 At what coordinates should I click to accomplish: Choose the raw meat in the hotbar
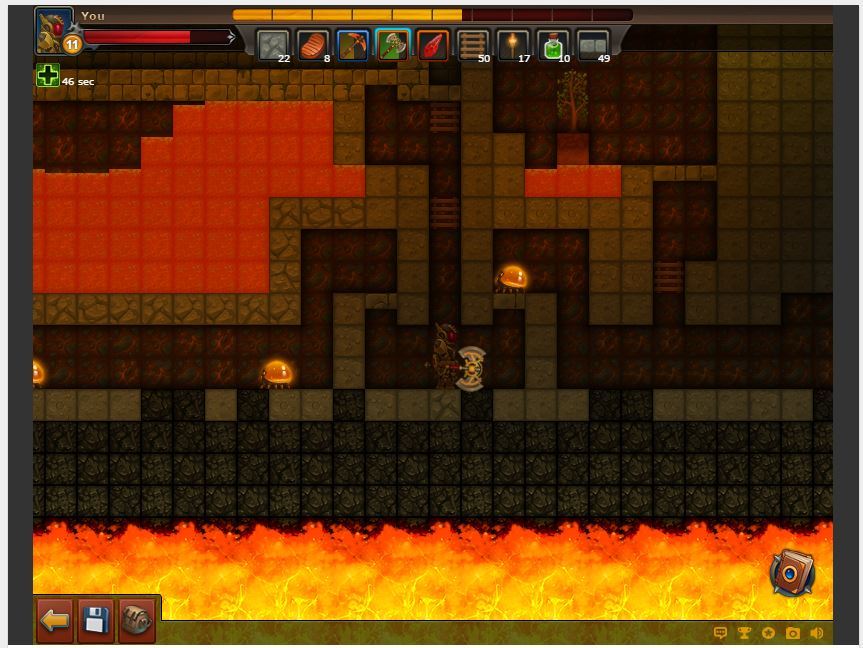tap(313, 45)
